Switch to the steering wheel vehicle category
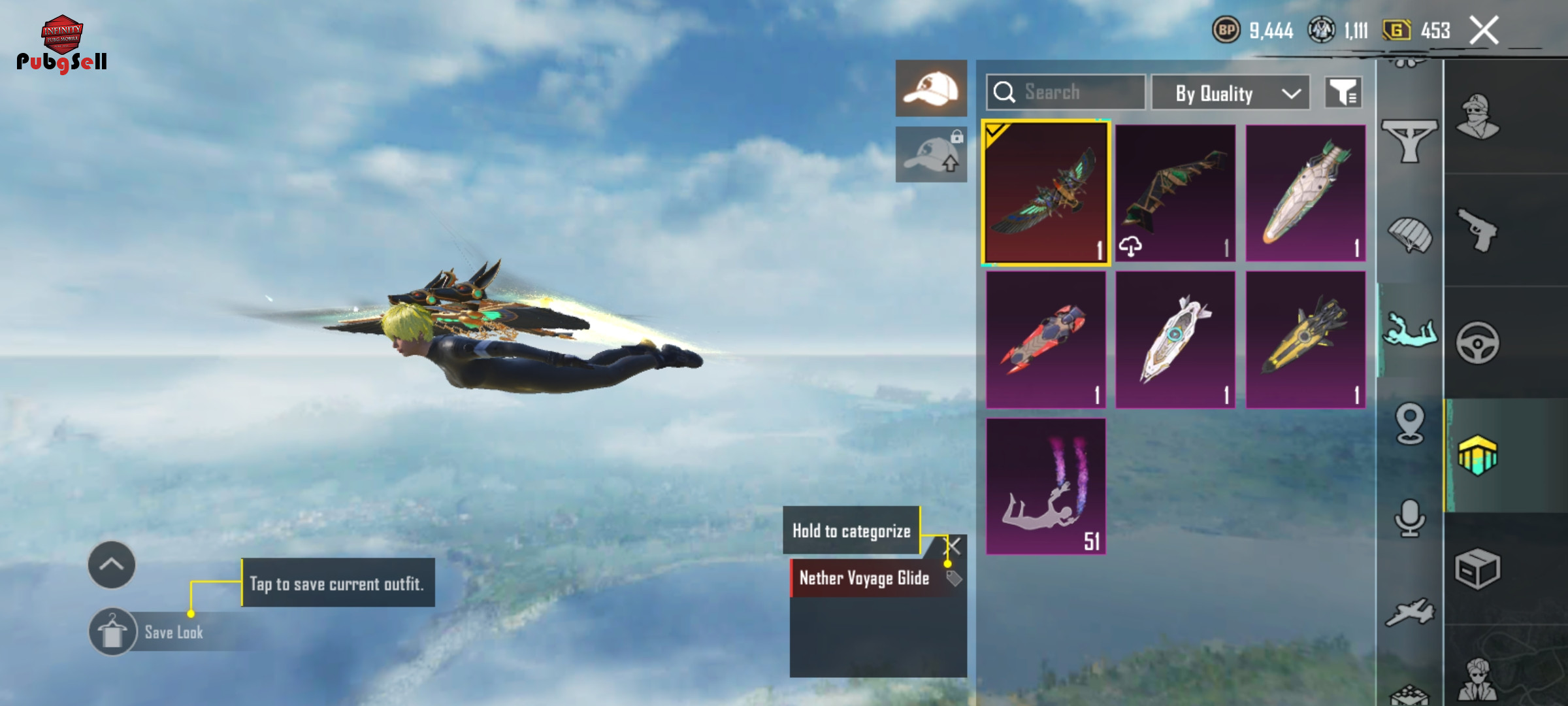Screen dimensions: 1568x706 pos(1478,343)
